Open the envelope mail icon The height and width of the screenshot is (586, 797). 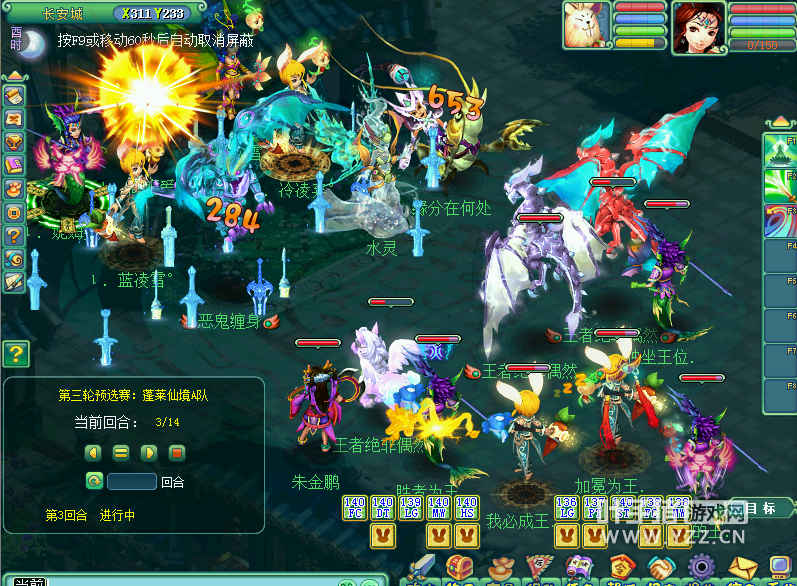(x=738, y=568)
